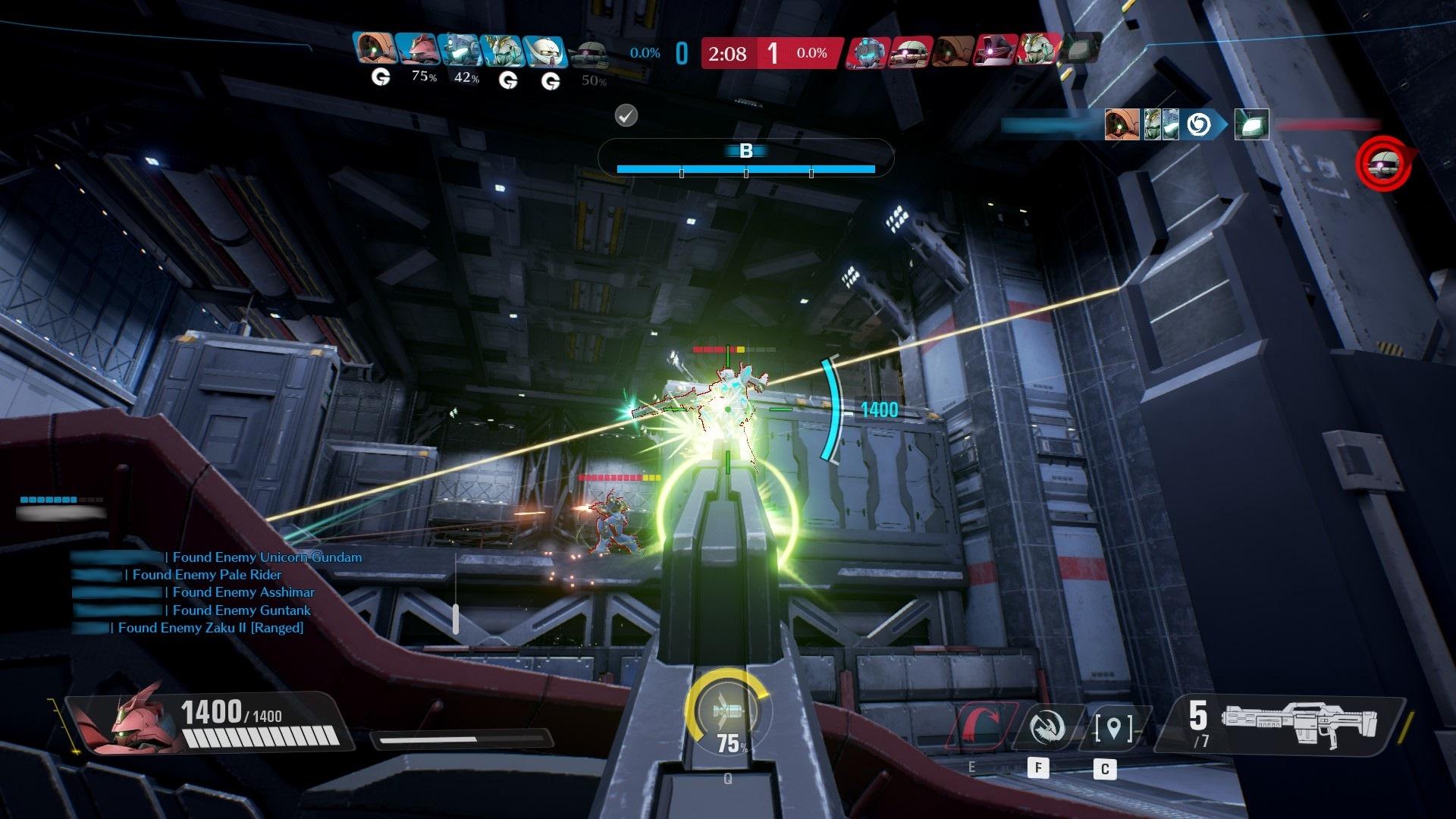
Task: Click the blue team red Sazabi portrait
Action: (x=417, y=51)
